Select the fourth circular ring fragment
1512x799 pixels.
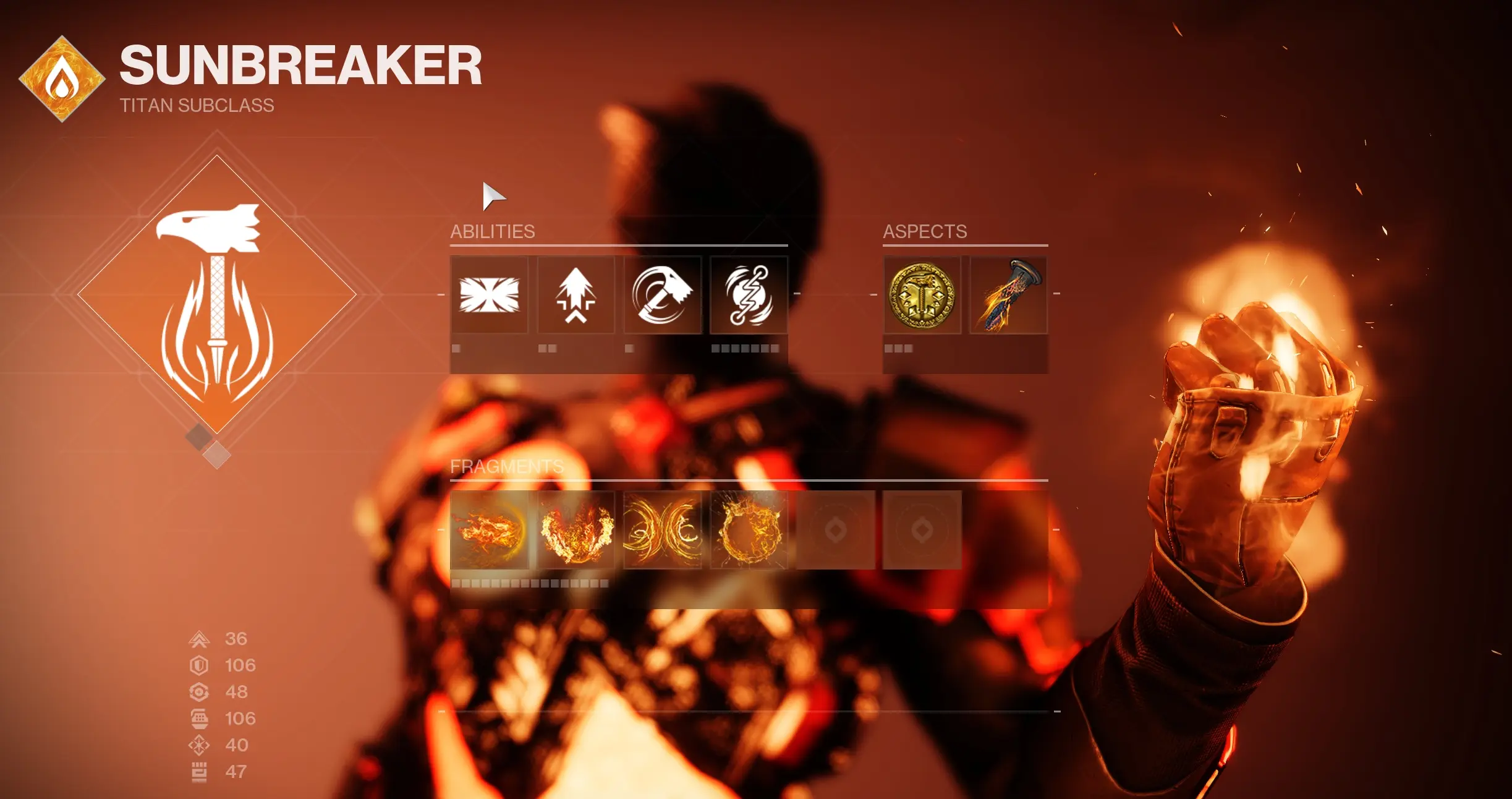[x=749, y=531]
